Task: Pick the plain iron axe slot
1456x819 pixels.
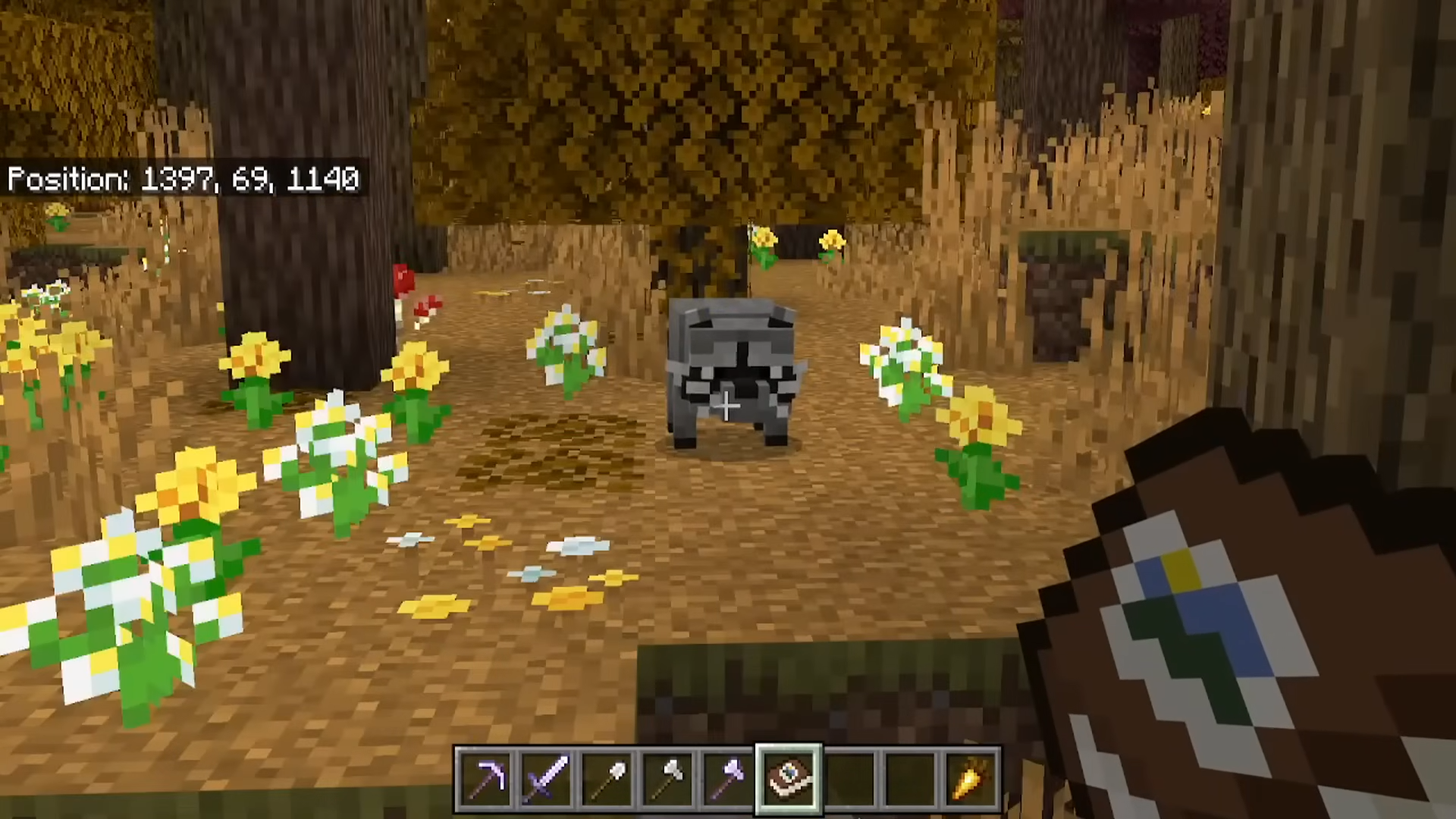Action: 667,779
